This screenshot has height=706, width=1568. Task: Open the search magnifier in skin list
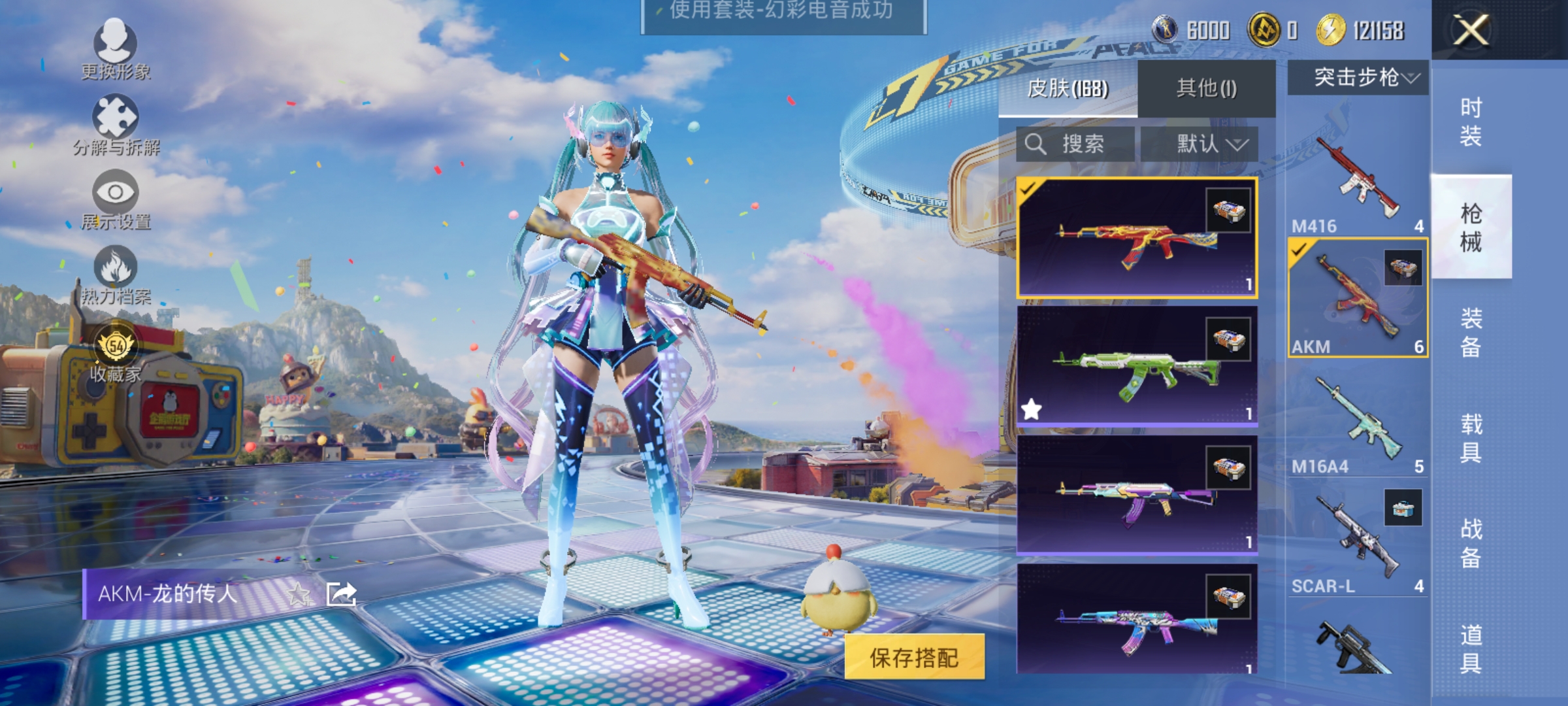[1036, 144]
